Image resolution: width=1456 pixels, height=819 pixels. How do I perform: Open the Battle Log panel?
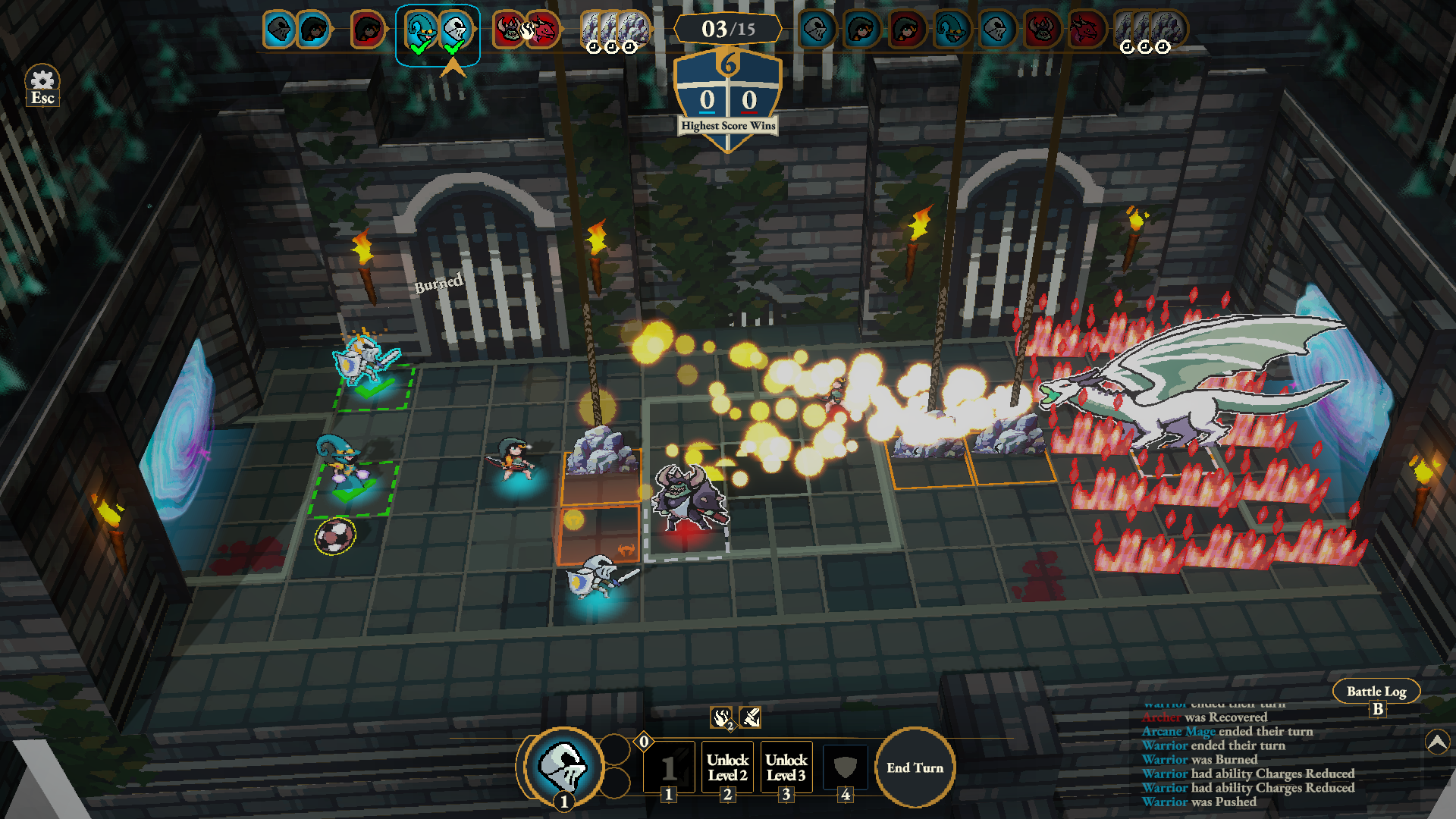click(x=1376, y=691)
